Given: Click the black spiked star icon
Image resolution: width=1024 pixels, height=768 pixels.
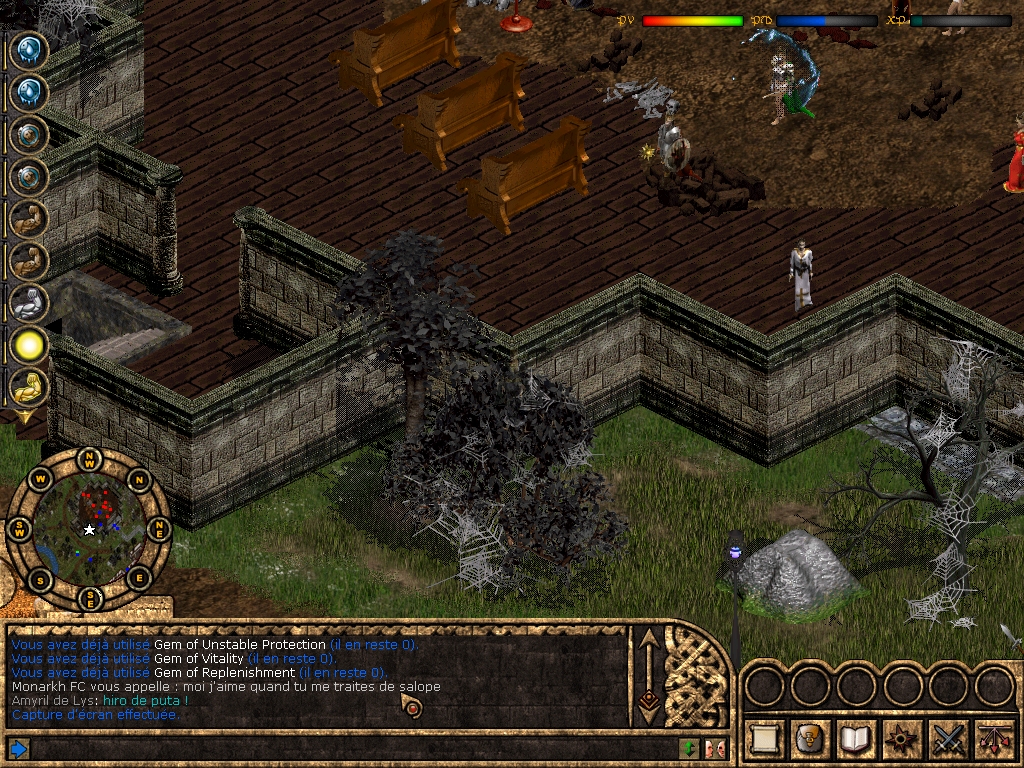Looking at the screenshot, I should (x=902, y=739).
